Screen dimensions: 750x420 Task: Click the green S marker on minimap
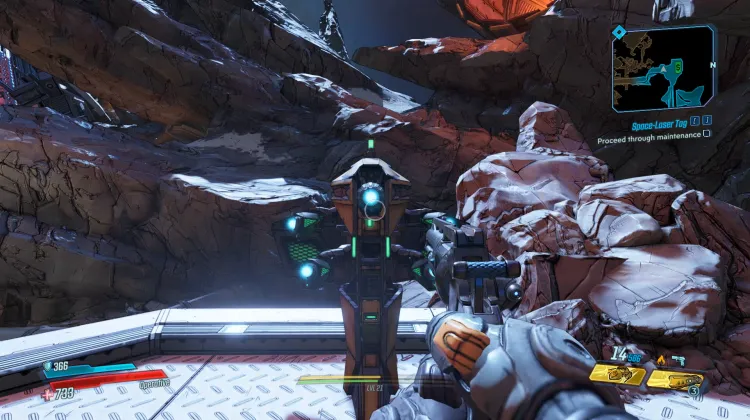pos(676,67)
